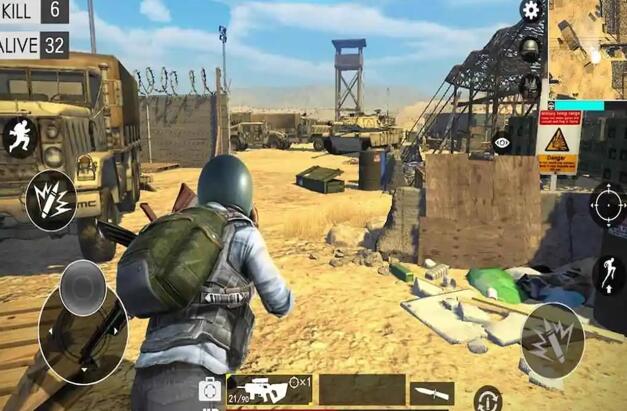Toggle the eye look-around button

[502, 143]
